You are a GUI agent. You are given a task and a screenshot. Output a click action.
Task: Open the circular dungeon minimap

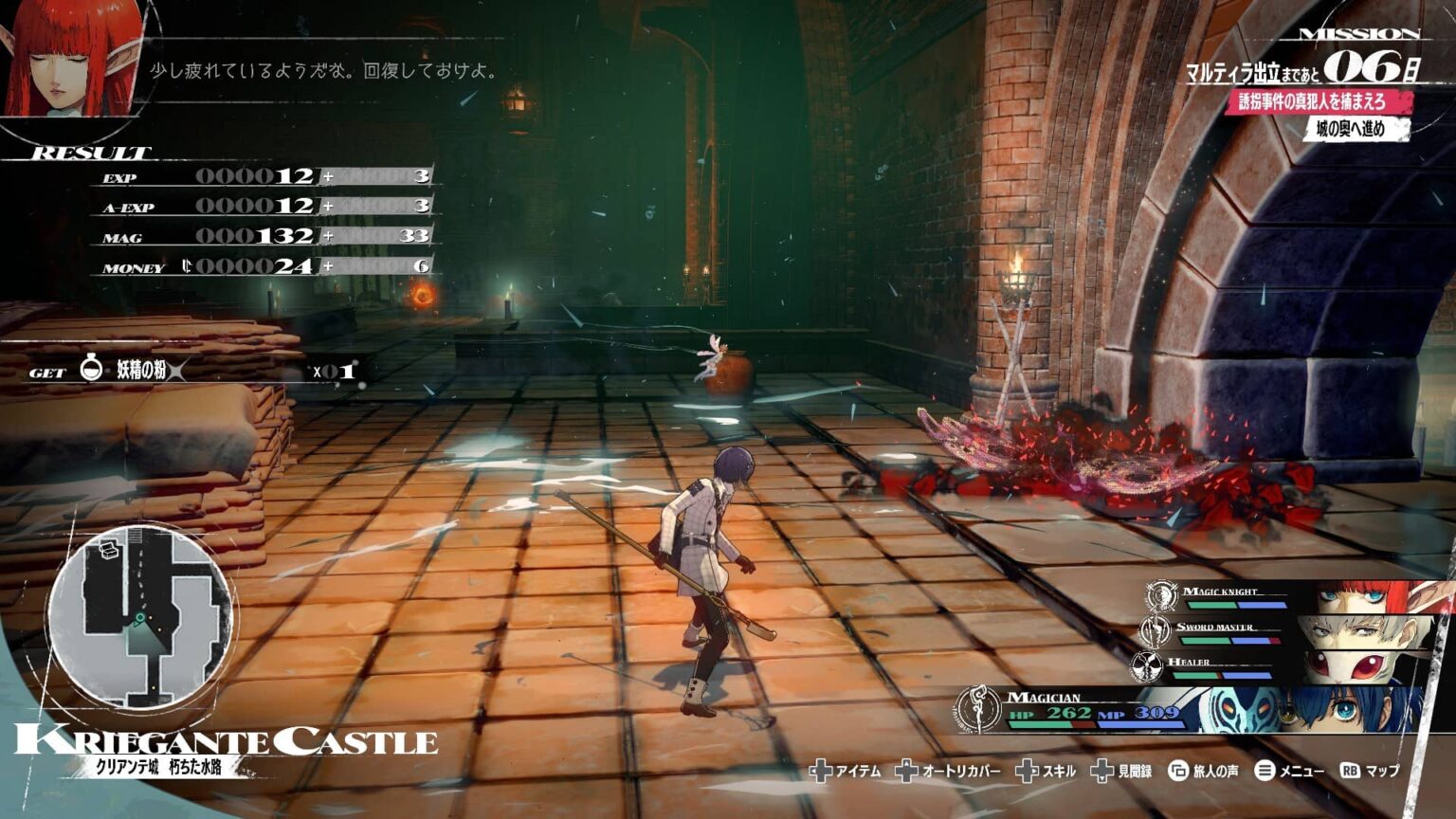pyautogui.click(x=140, y=618)
